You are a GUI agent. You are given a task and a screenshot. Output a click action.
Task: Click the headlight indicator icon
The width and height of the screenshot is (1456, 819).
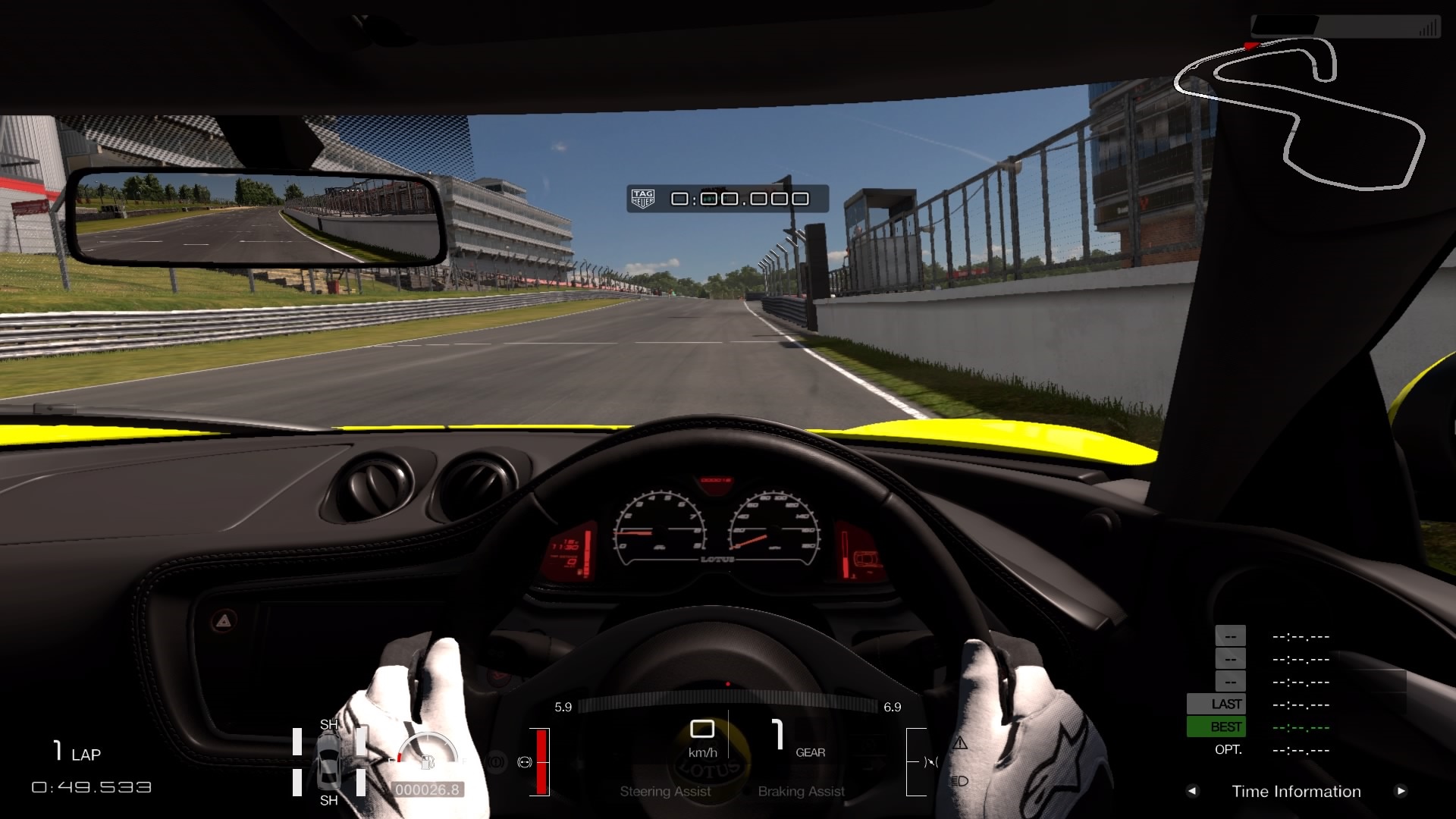tap(960, 781)
